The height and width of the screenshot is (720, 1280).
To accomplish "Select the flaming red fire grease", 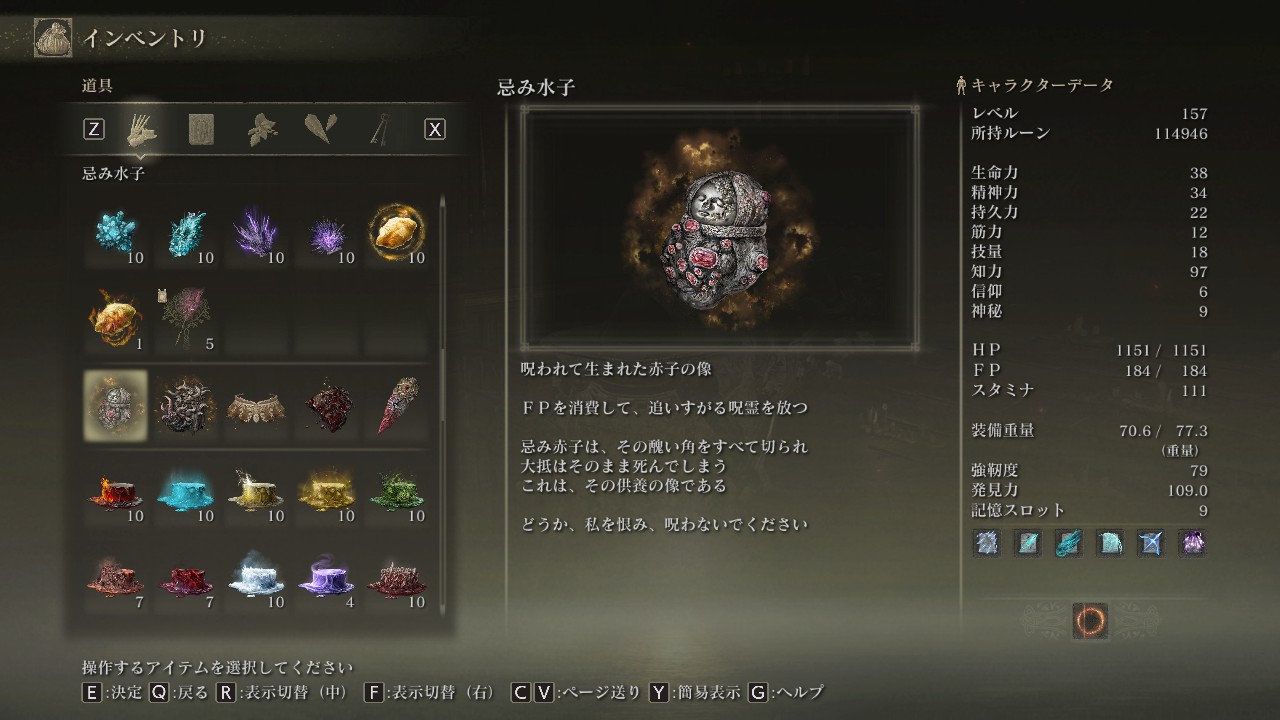I will coord(115,492).
